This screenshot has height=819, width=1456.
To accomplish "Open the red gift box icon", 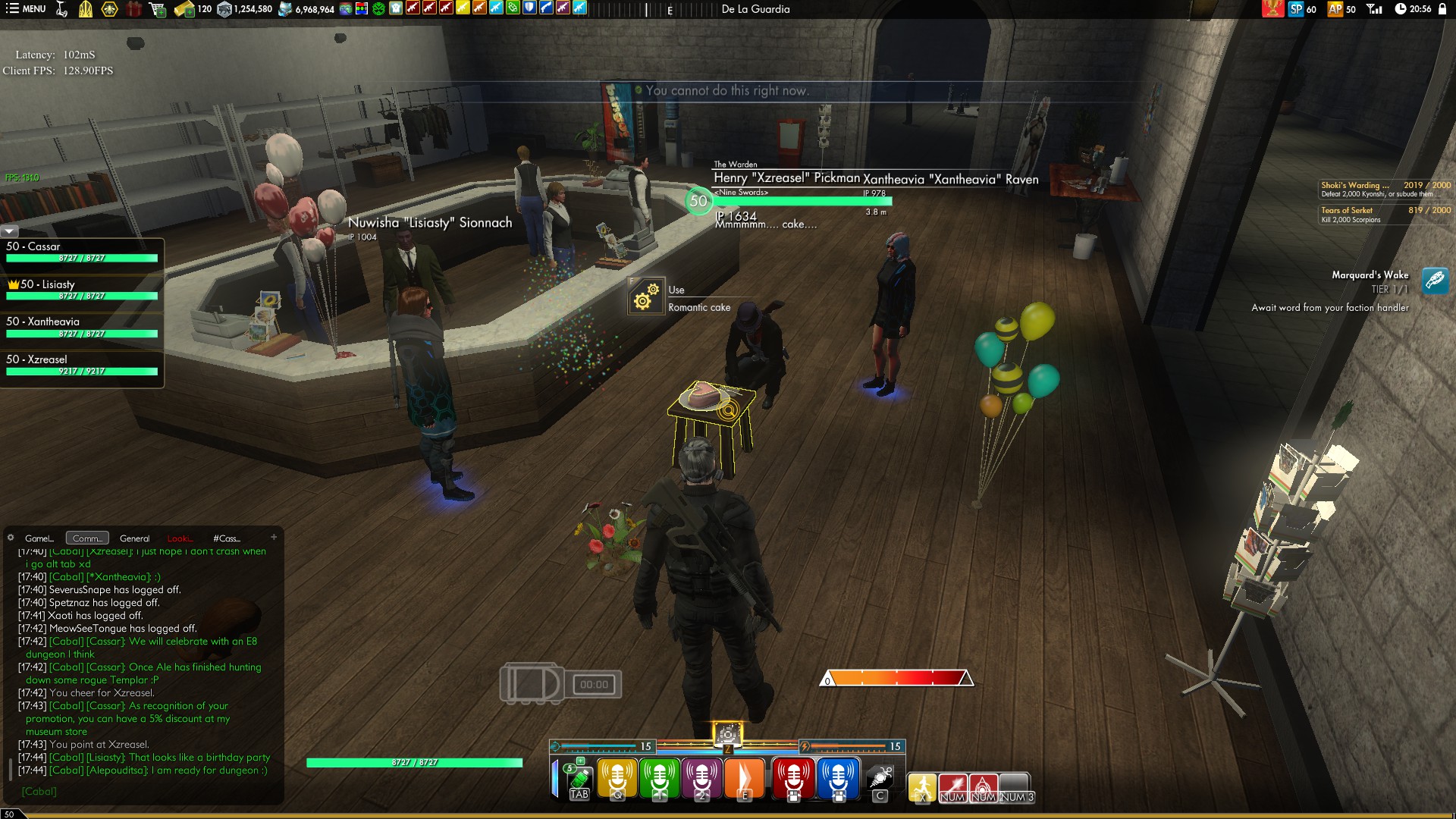I will click(133, 9).
